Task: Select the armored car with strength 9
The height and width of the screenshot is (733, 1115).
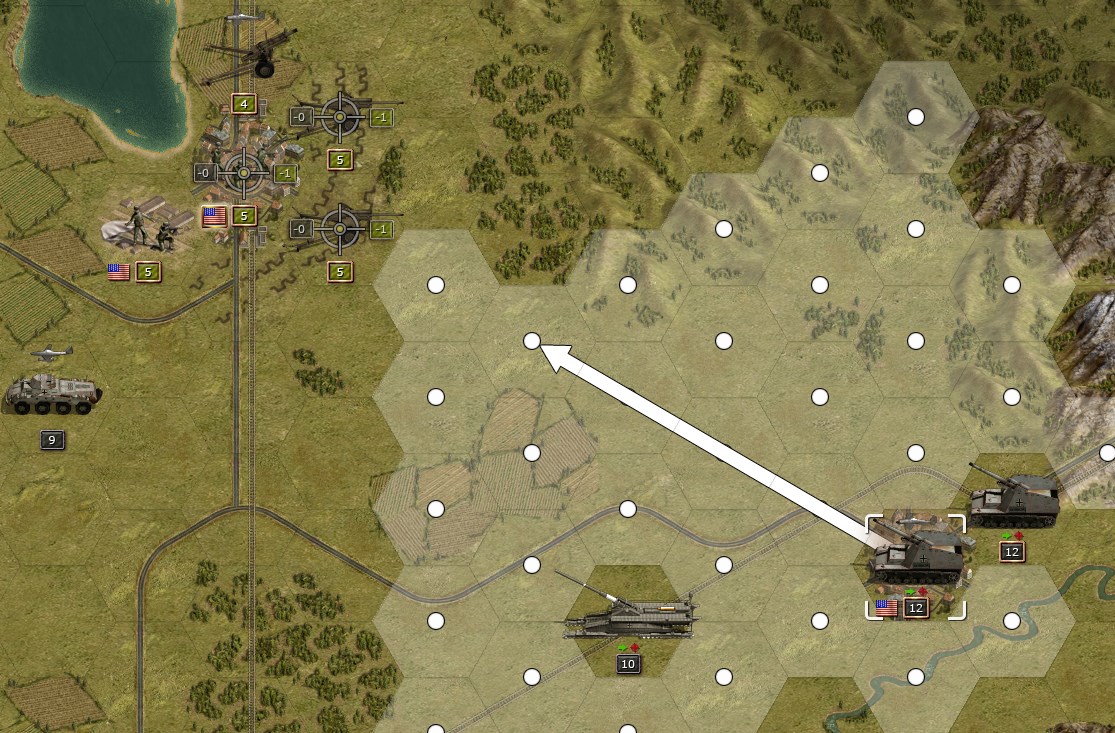Action: (52, 394)
